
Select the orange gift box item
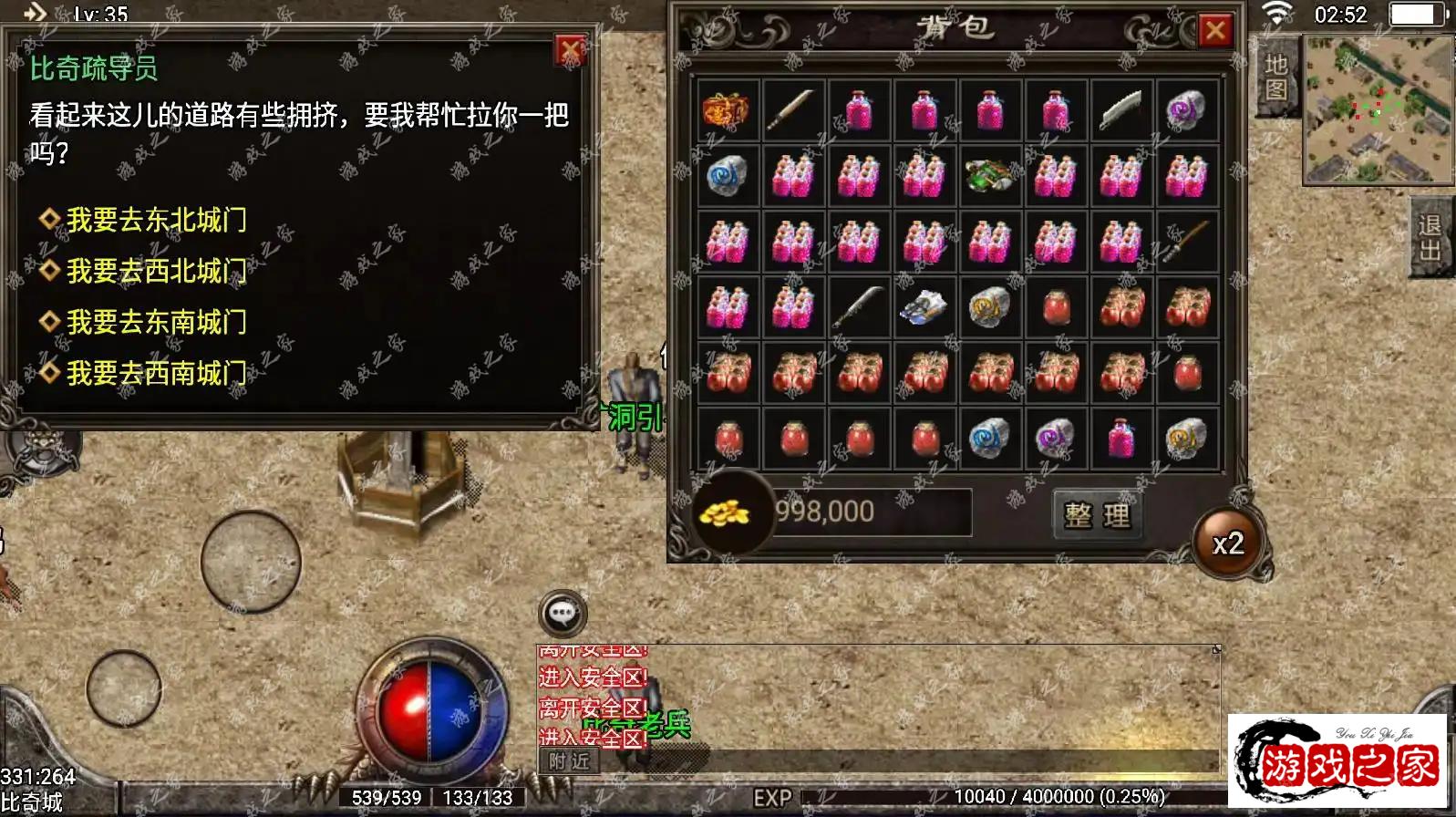(x=727, y=110)
